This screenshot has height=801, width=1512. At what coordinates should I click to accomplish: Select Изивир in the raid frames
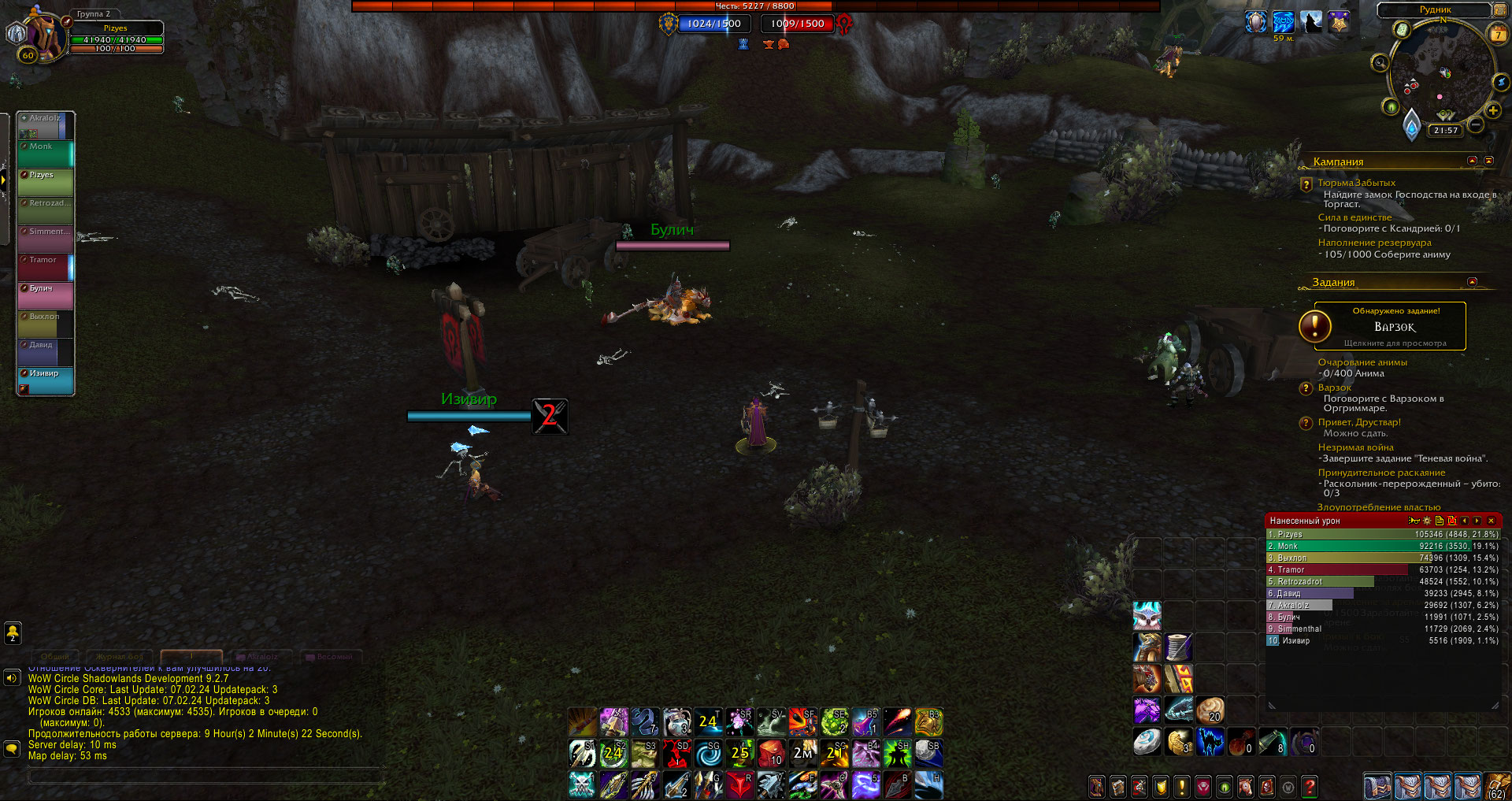[x=46, y=380]
